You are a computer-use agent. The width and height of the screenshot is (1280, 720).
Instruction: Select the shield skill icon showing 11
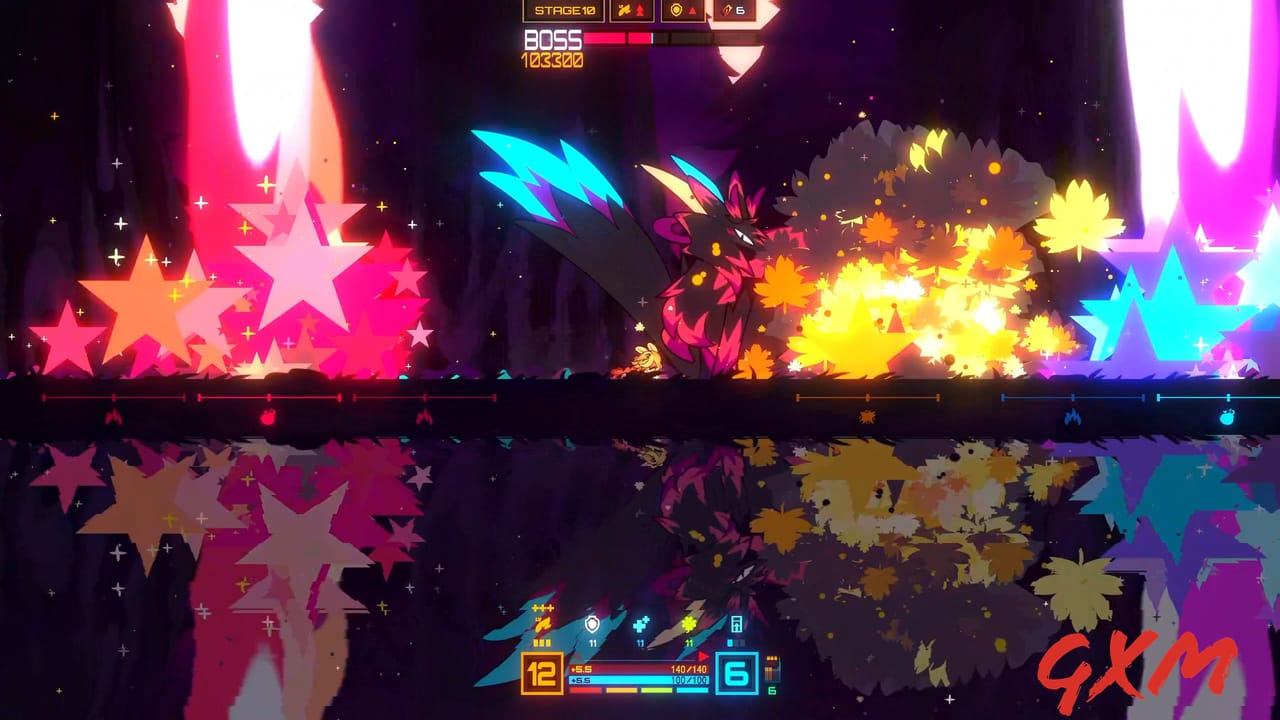(x=592, y=622)
